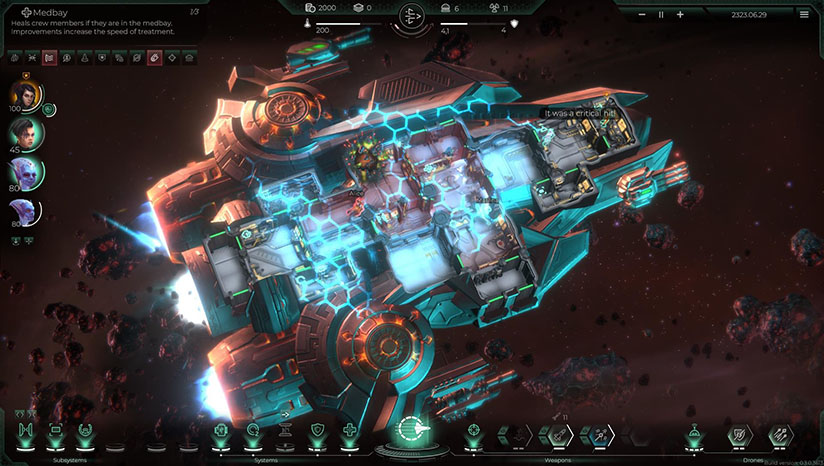824x466 pixels.
Task: Select the shield system icon
Action: [x=317, y=432]
